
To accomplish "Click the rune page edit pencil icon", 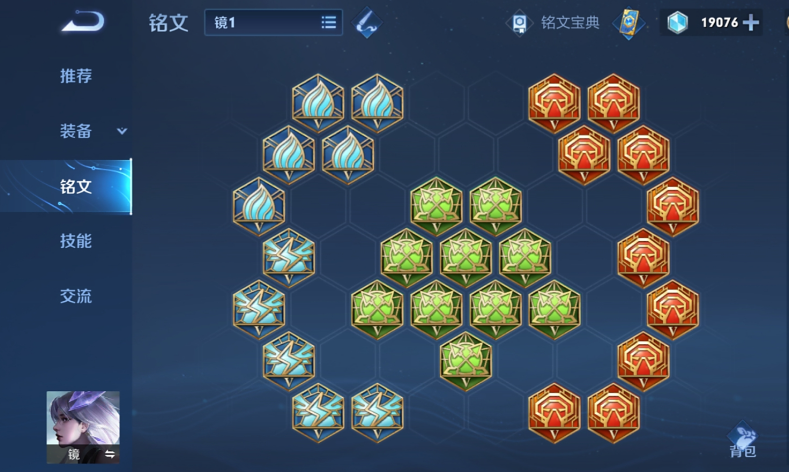I will click(367, 22).
